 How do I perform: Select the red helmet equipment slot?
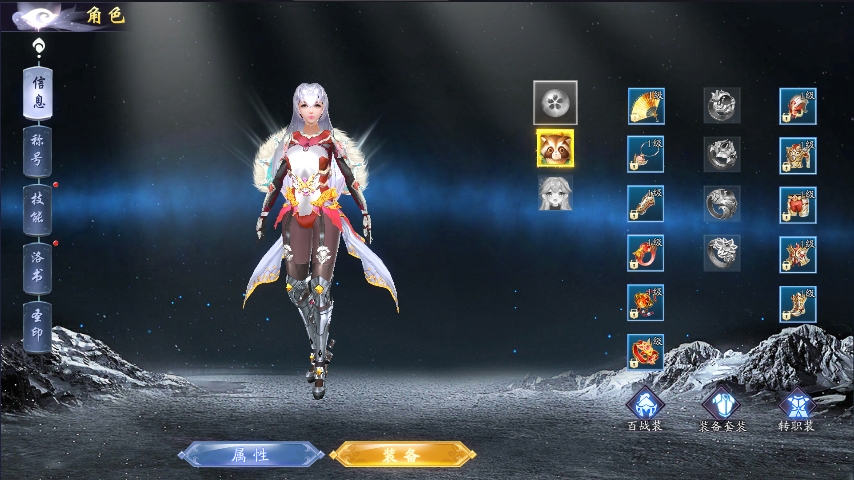point(797,105)
